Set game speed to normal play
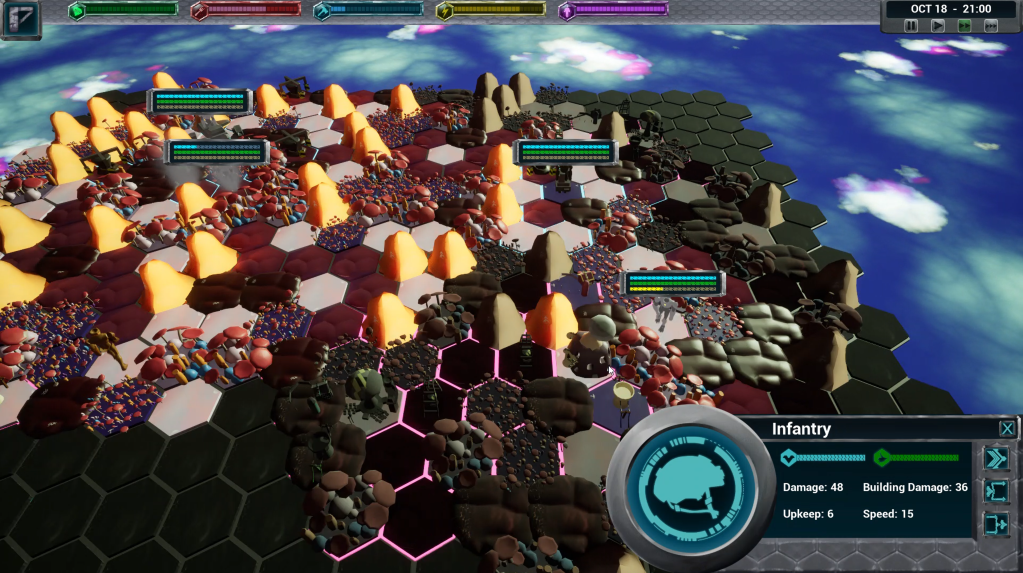Viewport: 1023px width, 573px height. pyautogui.click(x=937, y=25)
